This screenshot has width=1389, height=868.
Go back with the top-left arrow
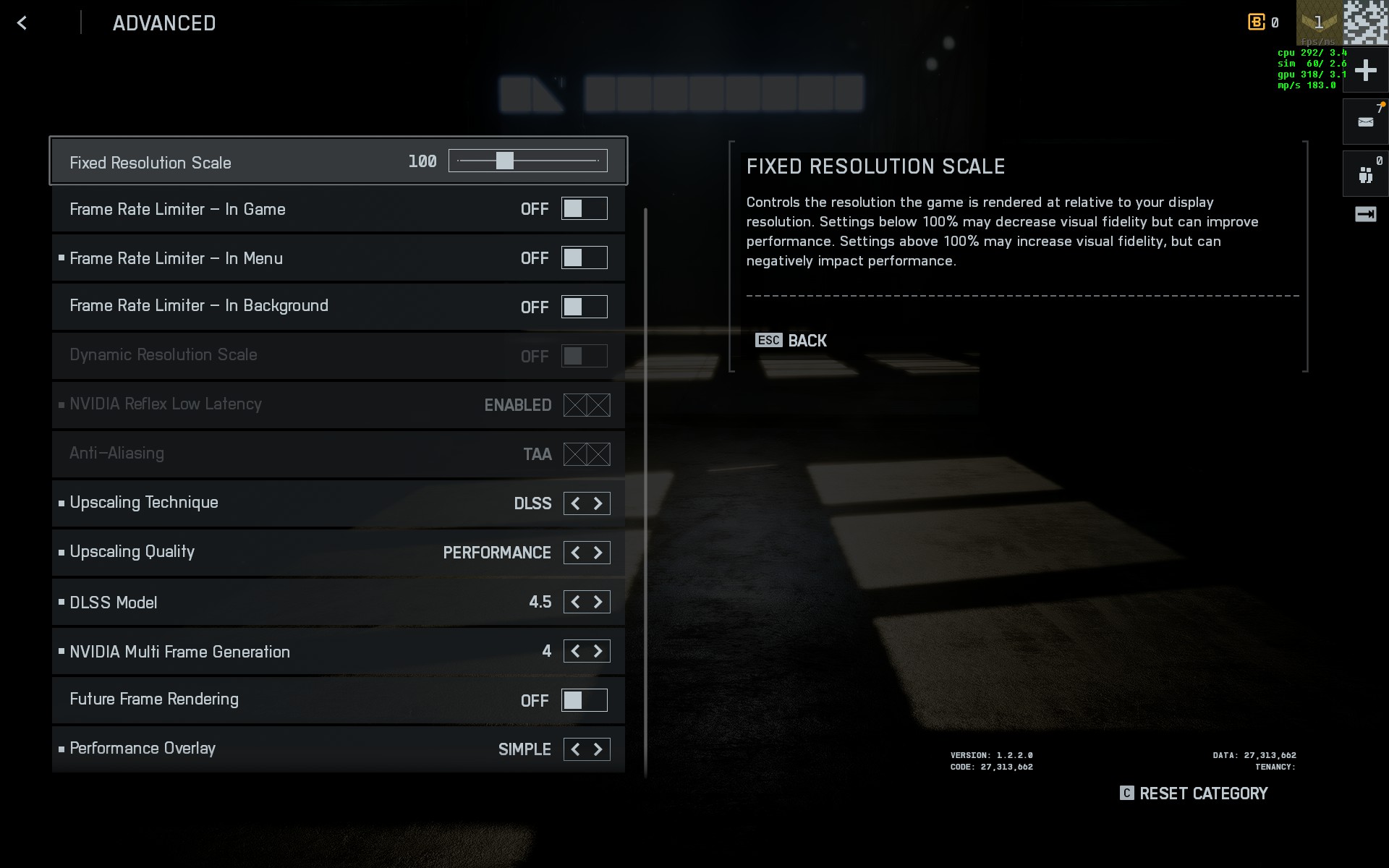pyautogui.click(x=22, y=23)
